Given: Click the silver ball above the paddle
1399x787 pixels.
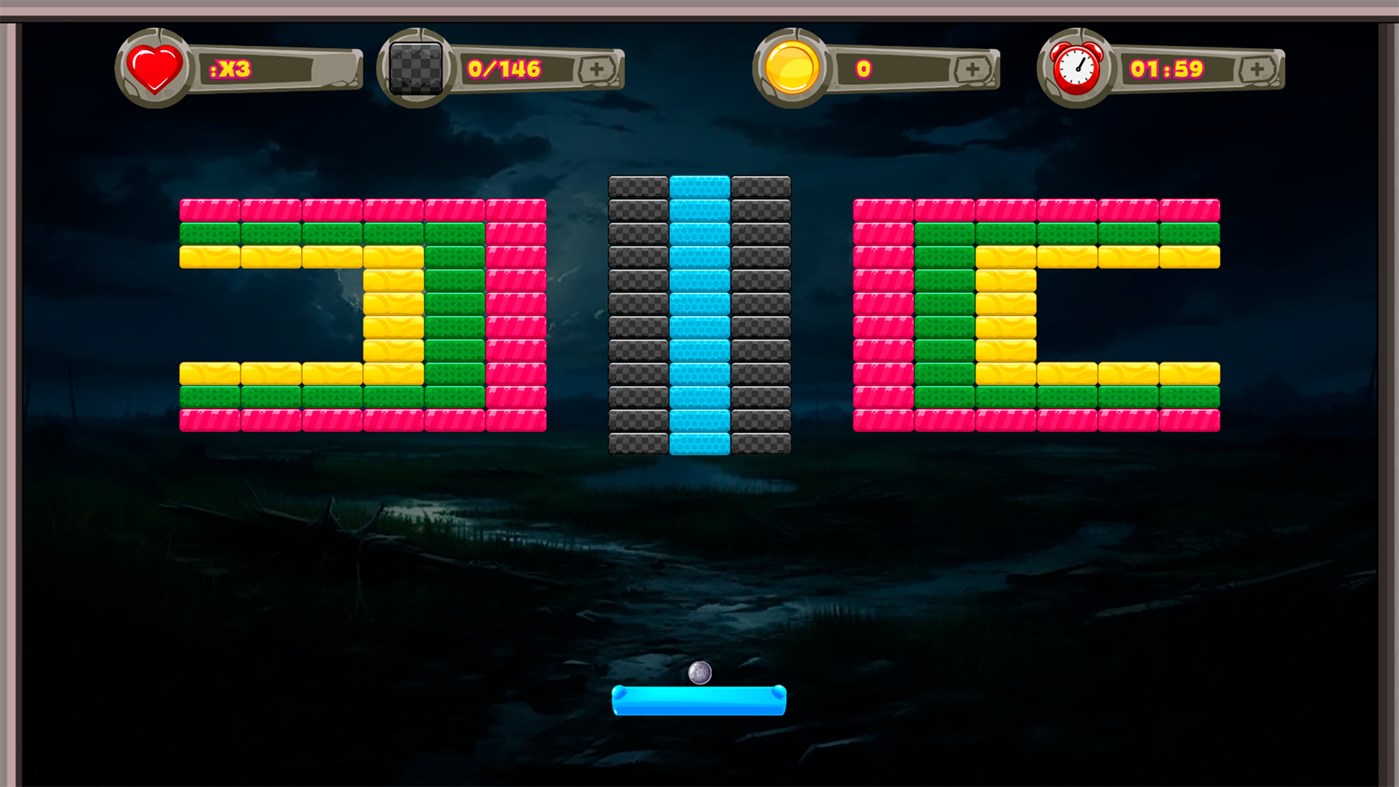Looking at the screenshot, I should pyautogui.click(x=697, y=672).
